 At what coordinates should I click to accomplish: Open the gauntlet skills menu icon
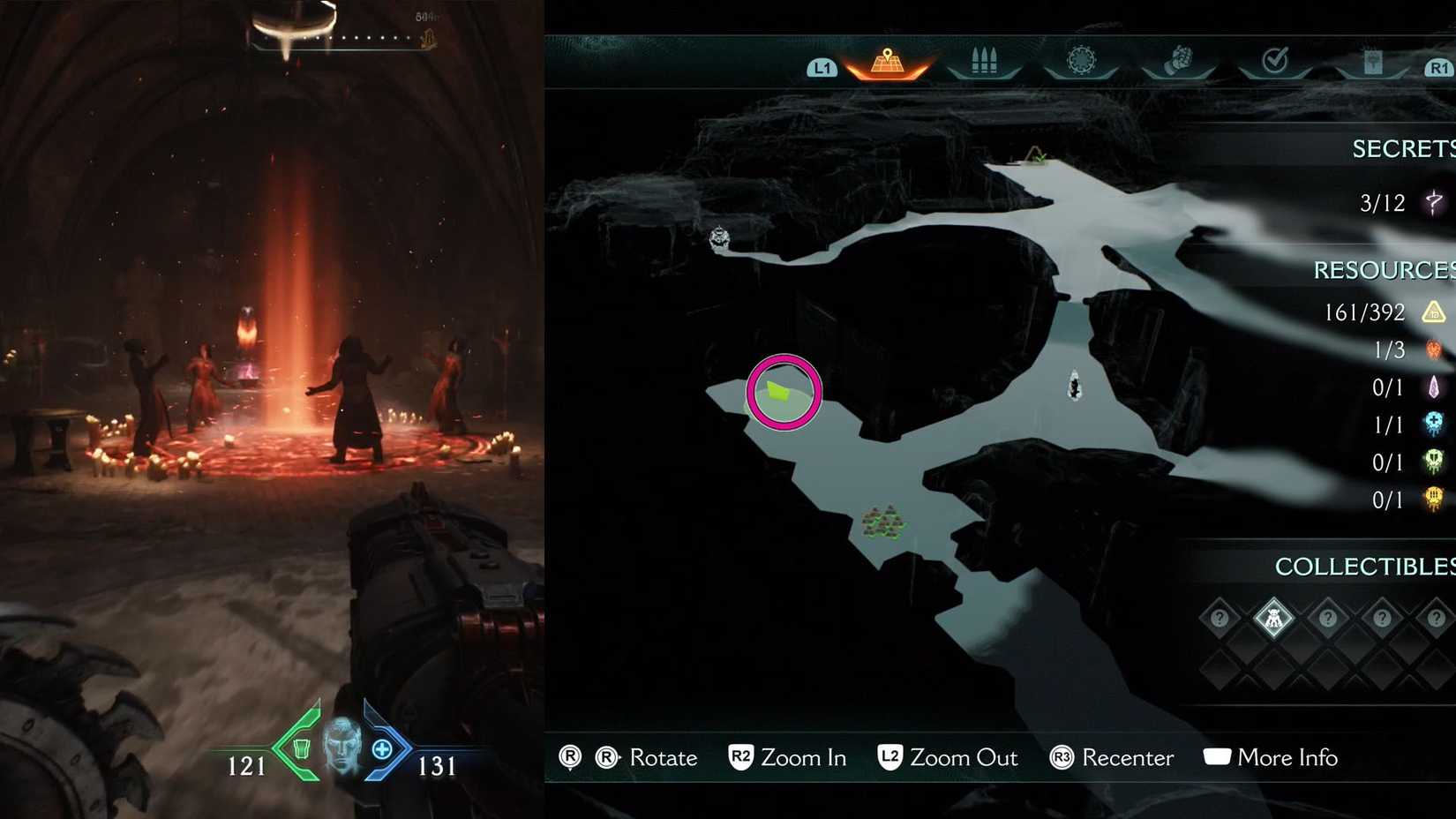1180,60
